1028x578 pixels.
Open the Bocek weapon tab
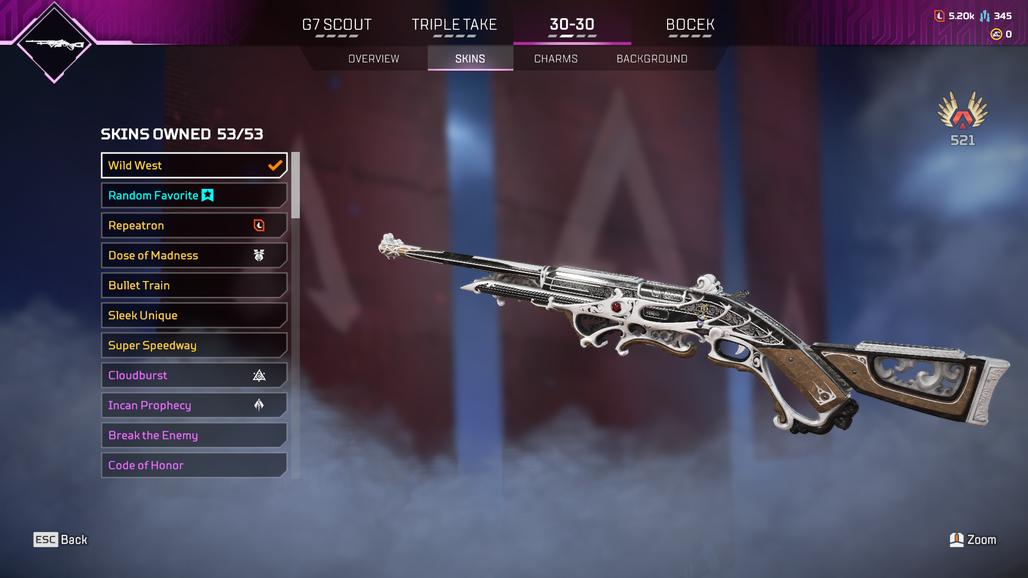tap(690, 25)
